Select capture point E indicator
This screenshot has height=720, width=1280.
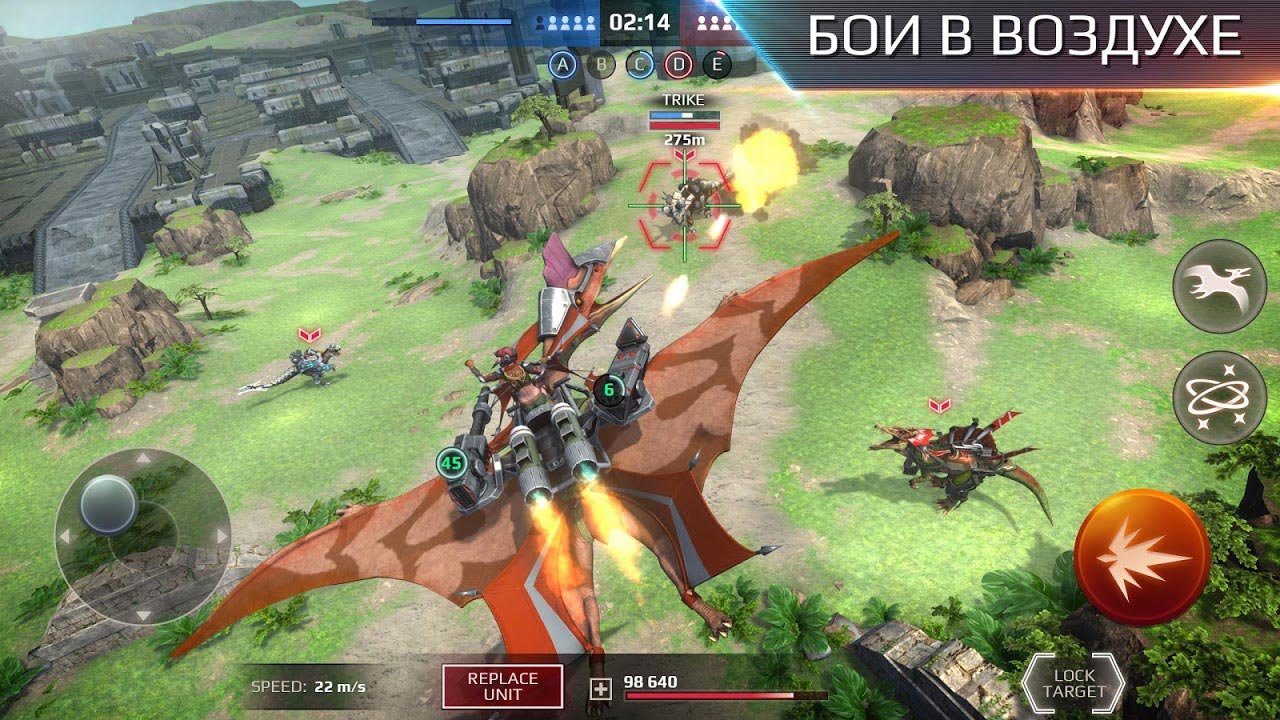pos(717,65)
